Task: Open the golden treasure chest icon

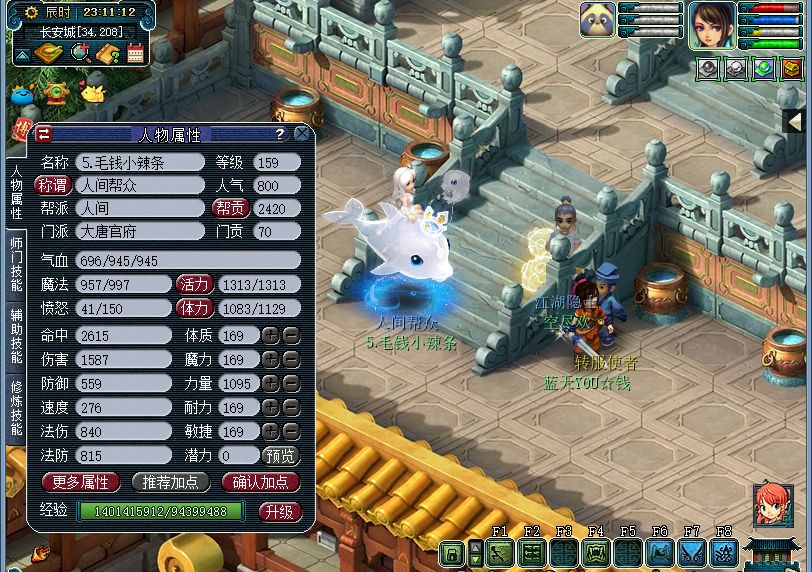Action: click(792, 69)
